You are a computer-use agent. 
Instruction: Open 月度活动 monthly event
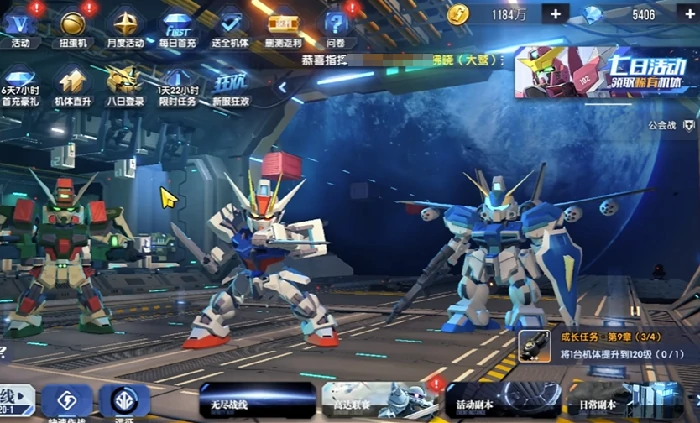tap(126, 25)
